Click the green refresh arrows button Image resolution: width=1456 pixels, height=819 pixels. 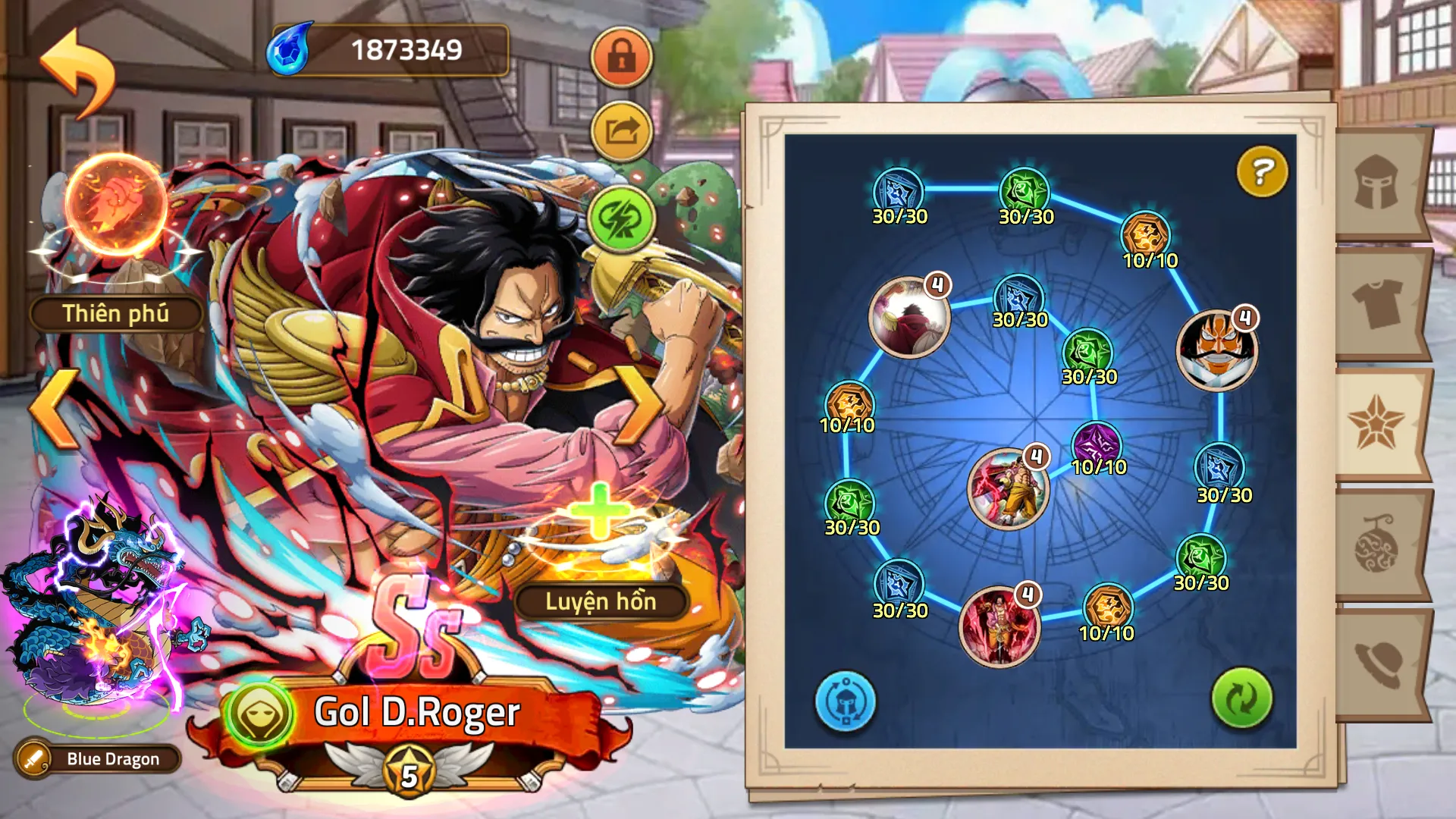click(x=1241, y=698)
